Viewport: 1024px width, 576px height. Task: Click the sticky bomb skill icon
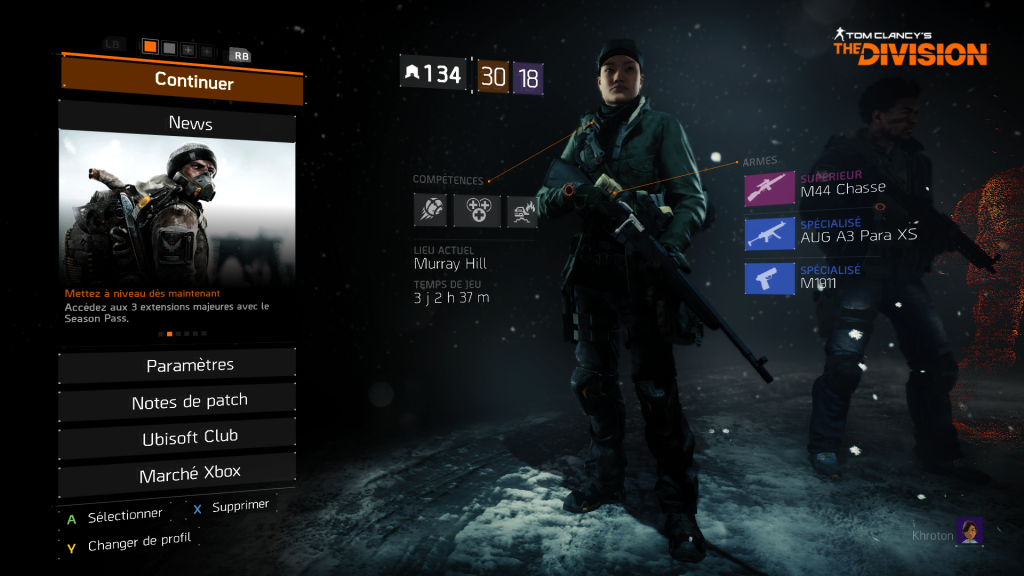point(430,210)
